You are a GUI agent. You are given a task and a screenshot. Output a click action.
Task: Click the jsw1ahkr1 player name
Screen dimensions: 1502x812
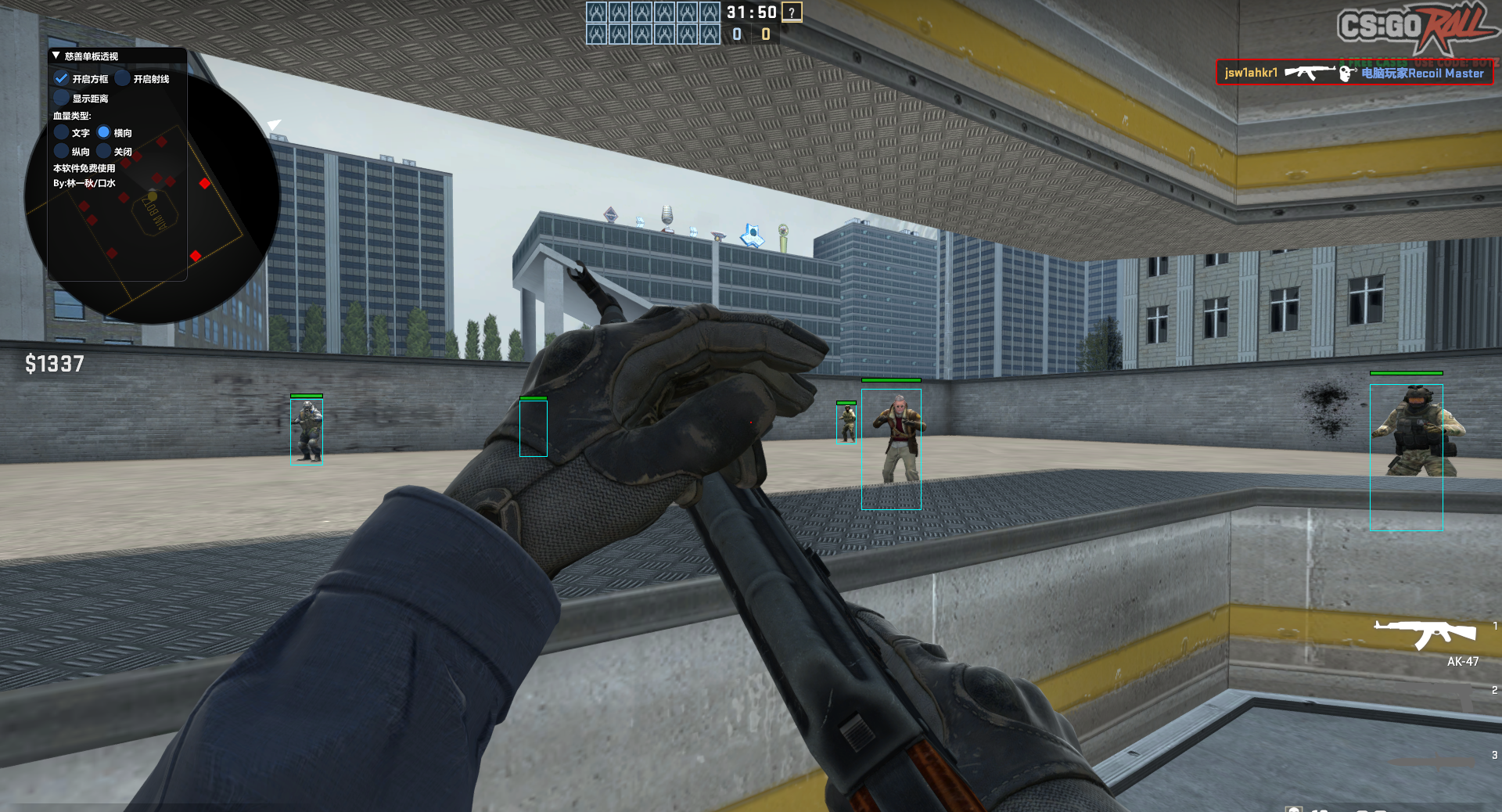click(1250, 72)
